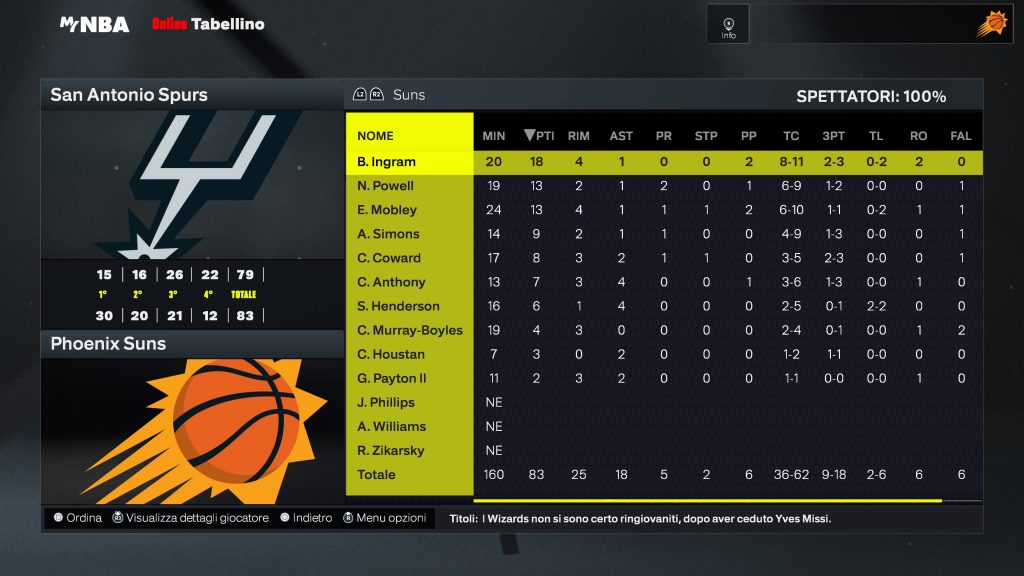Sort the table by PTI column
The height and width of the screenshot is (576, 1024).
coord(539,136)
